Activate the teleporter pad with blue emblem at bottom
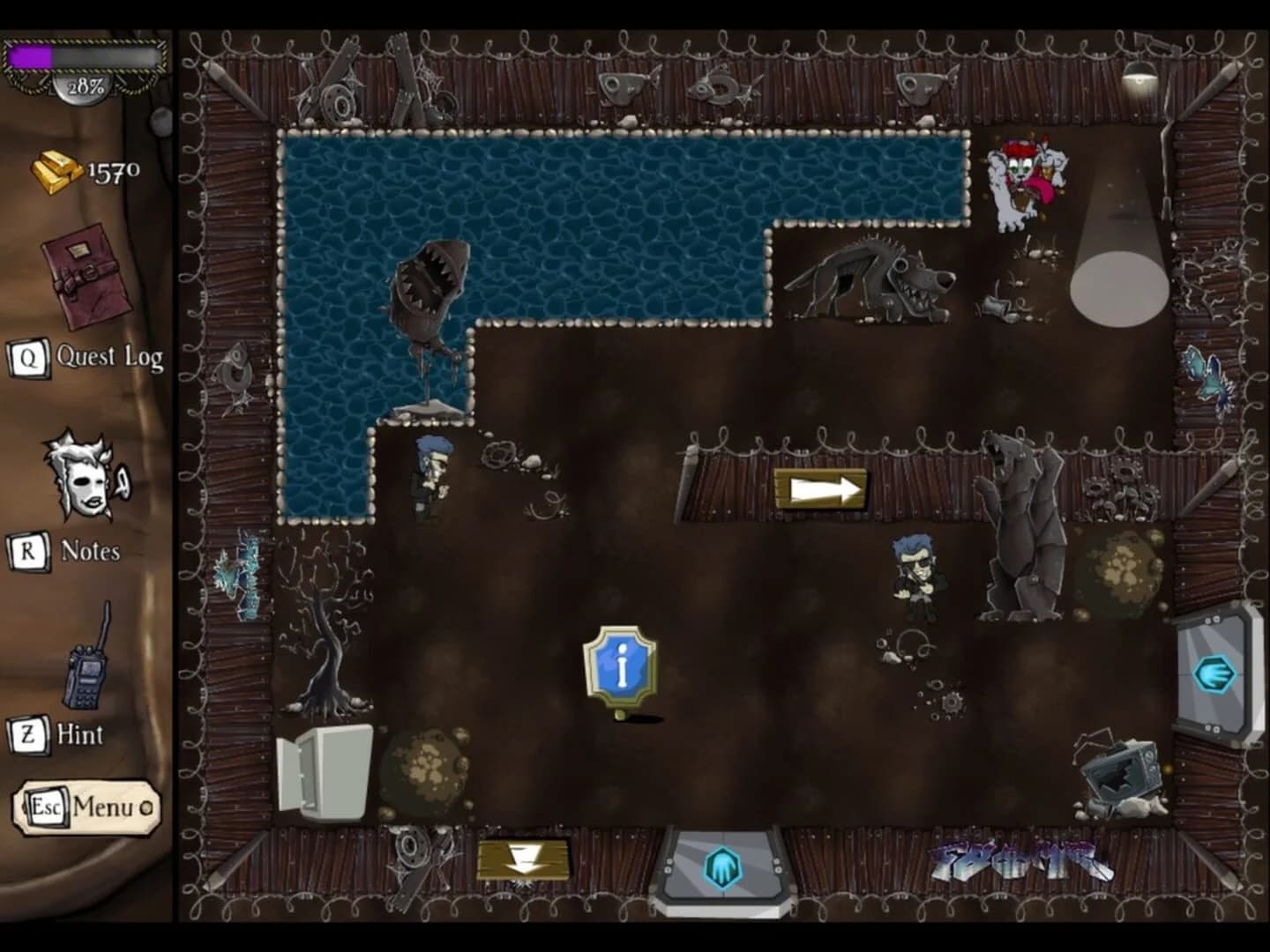 point(721,868)
